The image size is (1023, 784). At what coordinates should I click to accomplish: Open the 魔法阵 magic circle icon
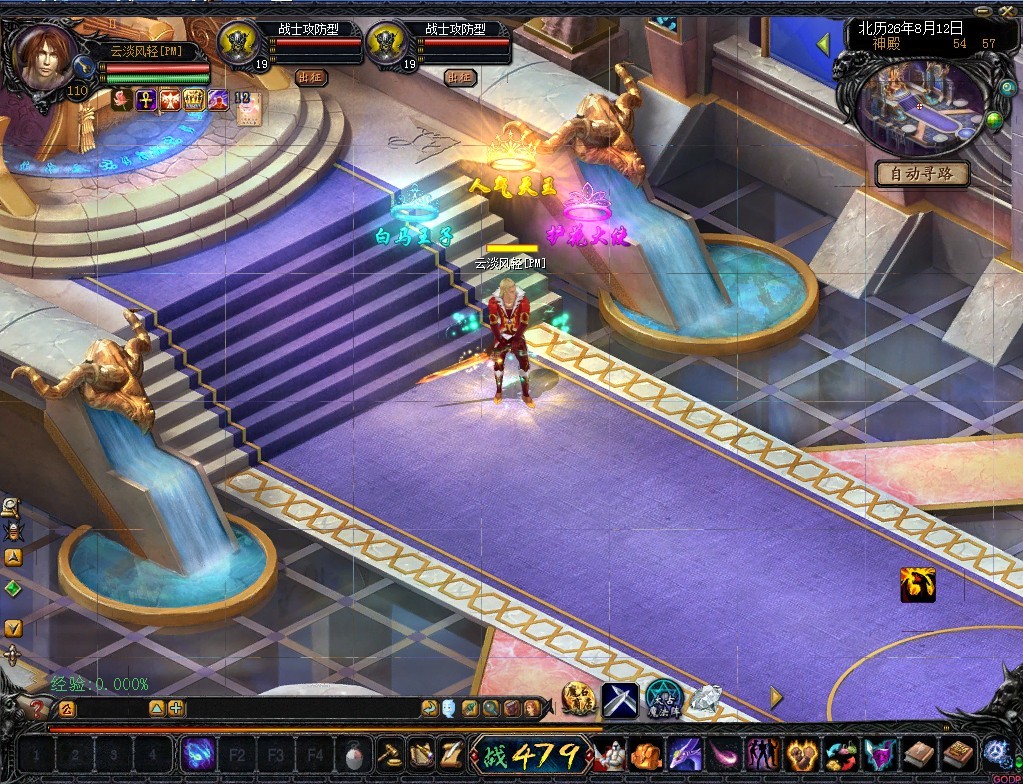click(x=662, y=699)
